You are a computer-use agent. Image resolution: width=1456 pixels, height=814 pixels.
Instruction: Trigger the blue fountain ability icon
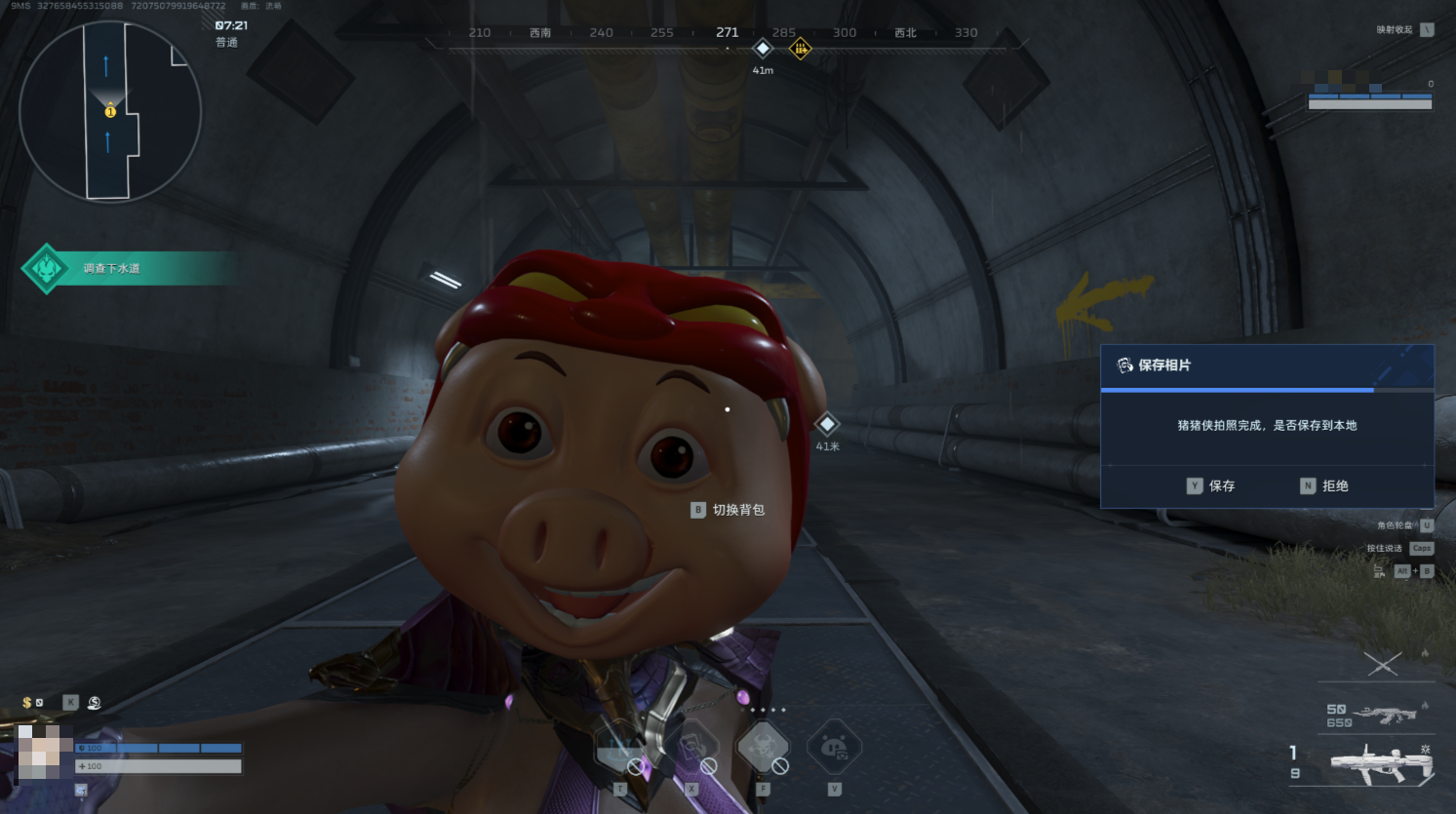pyautogui.click(x=620, y=748)
